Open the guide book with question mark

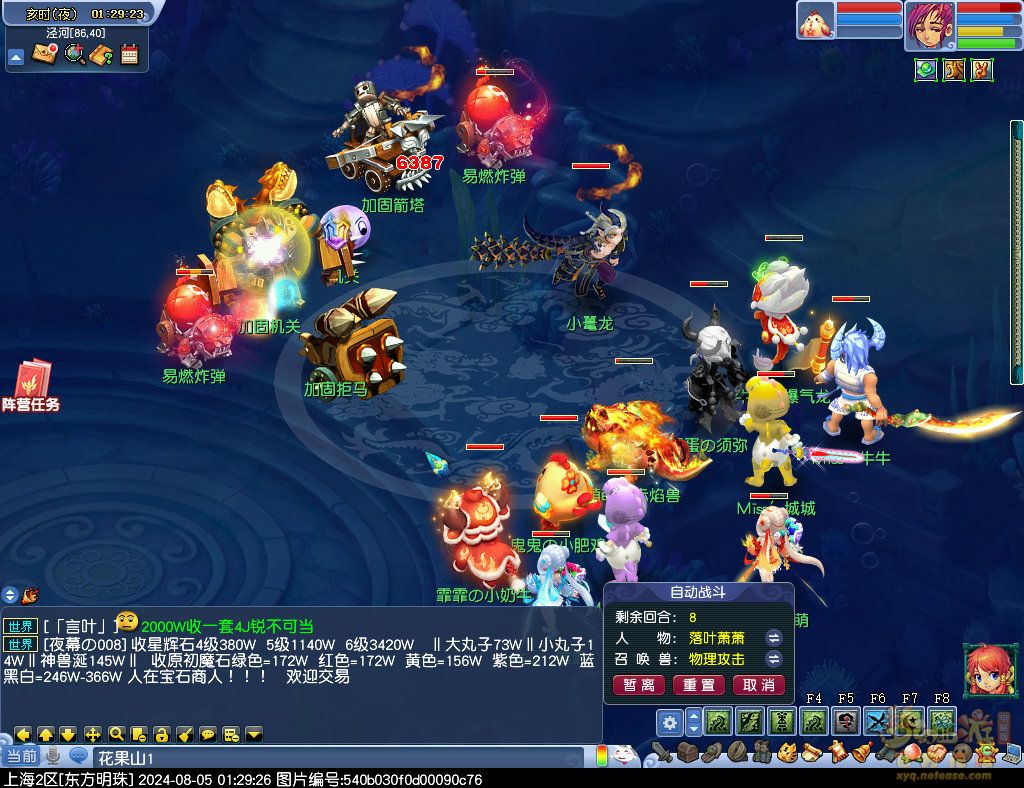click(x=101, y=54)
